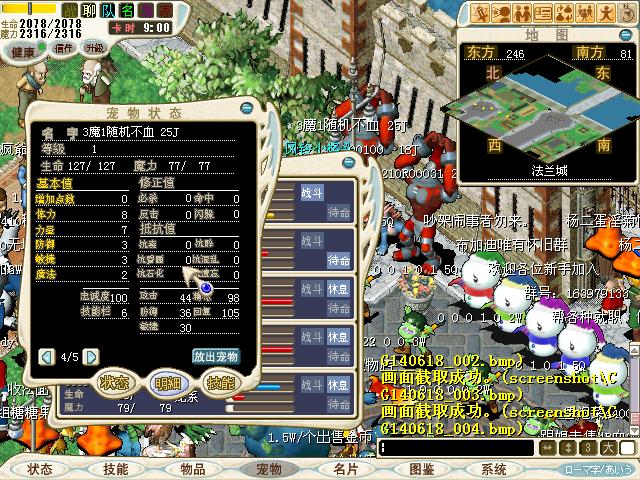The image size is (640, 480).
Task: Click the 升級 level-up button
Action: 95,48
